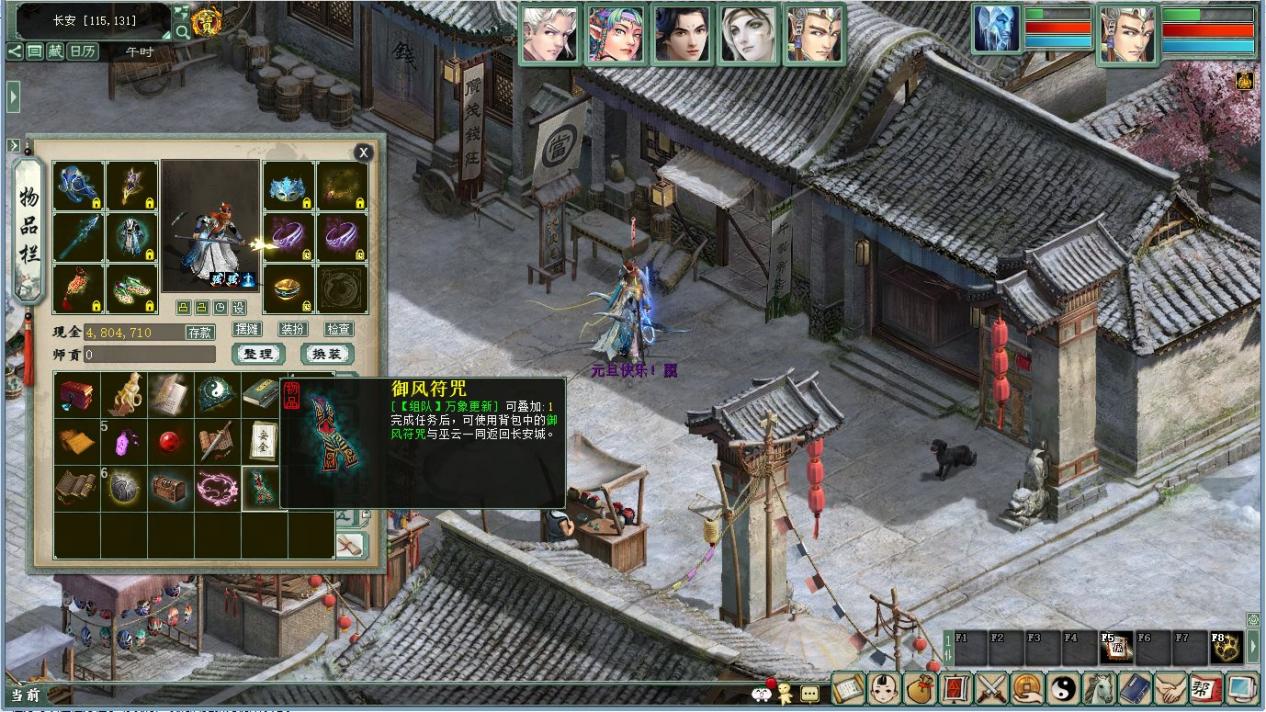1266x712 pixels.
Task: Close the inventory panel
Action: 363,152
